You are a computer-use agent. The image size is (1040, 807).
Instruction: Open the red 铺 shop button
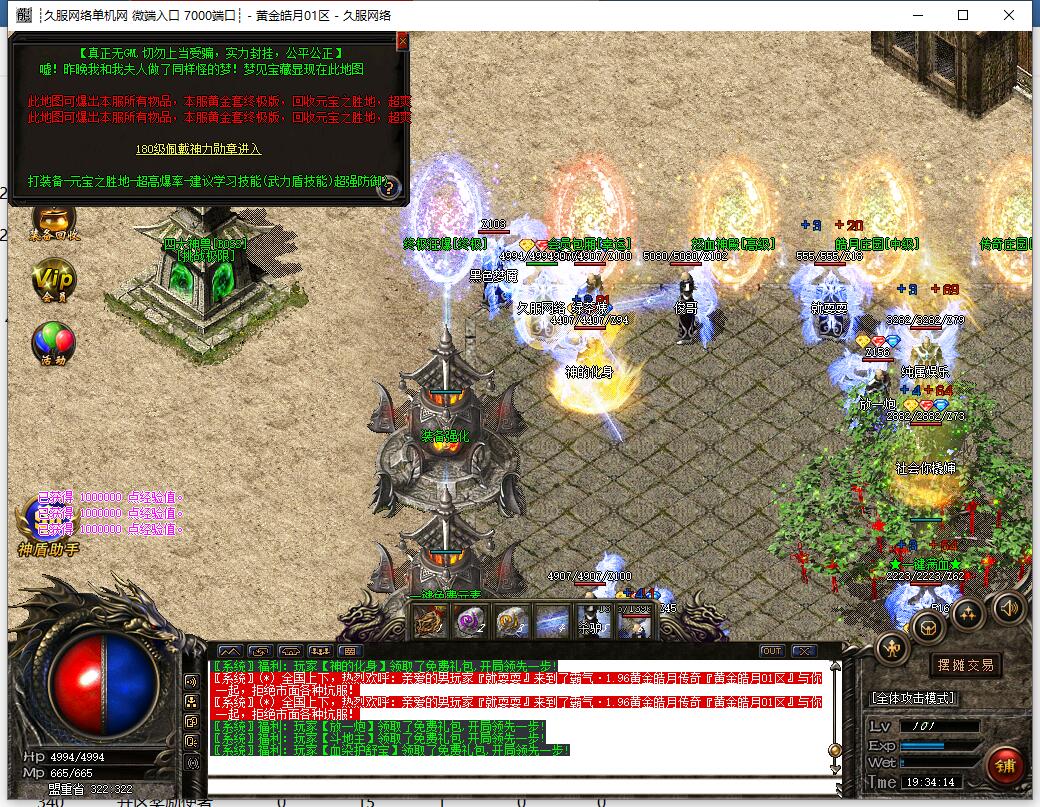click(x=1003, y=765)
